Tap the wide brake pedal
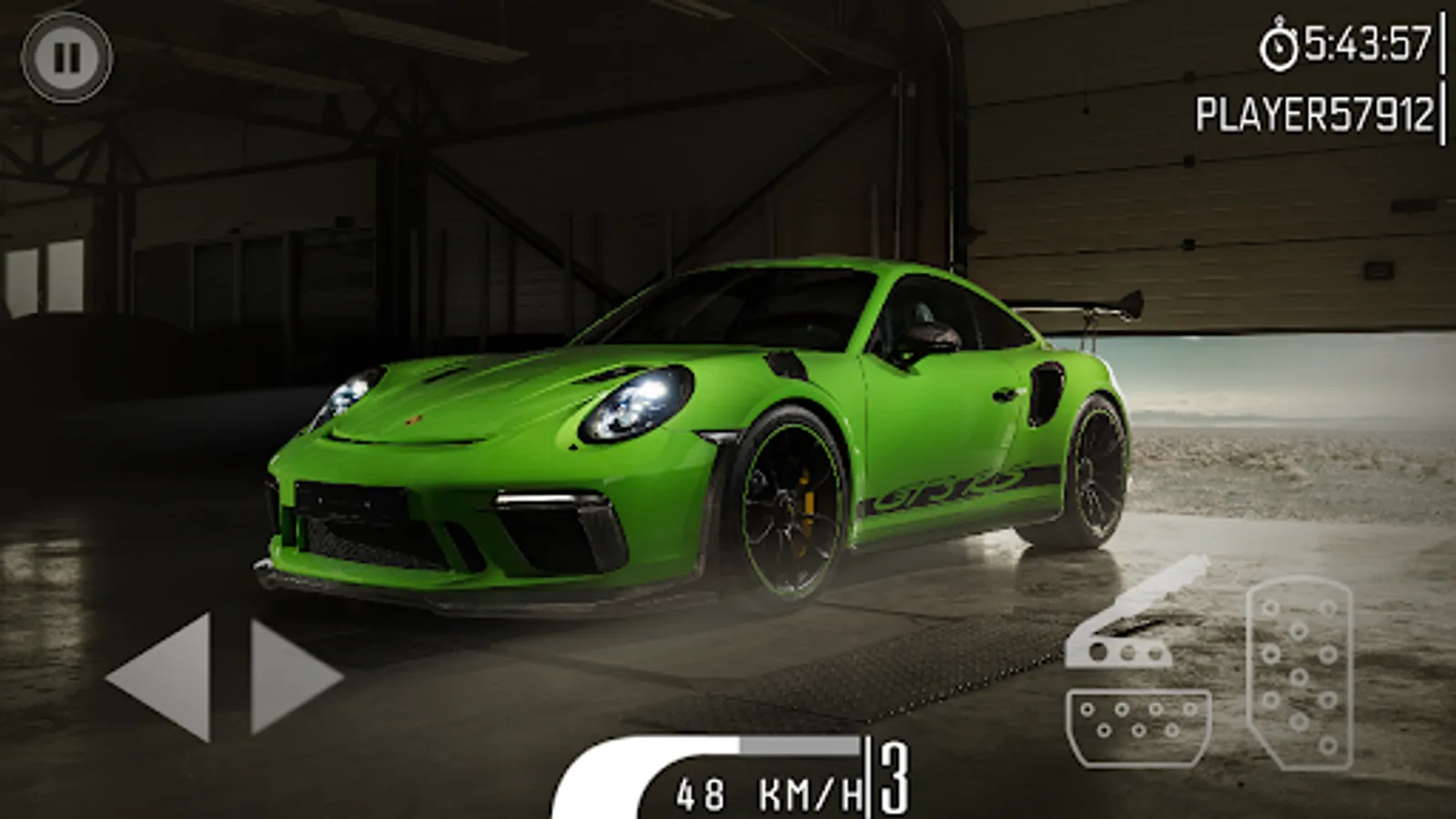 pos(1137,725)
